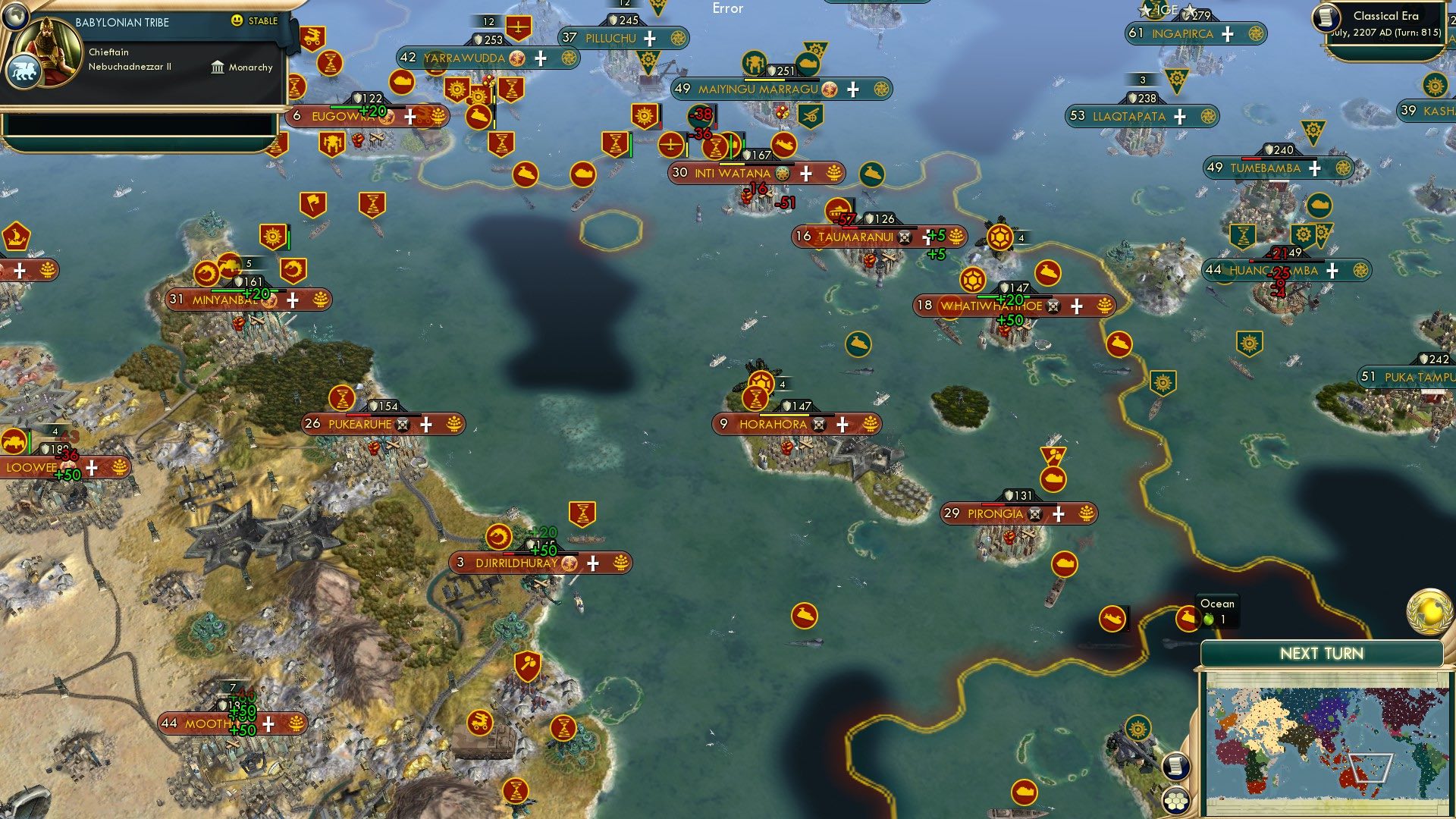1456x819 pixels.
Task: Click the Monarchy temple icon in leader panel
Action: [x=217, y=67]
